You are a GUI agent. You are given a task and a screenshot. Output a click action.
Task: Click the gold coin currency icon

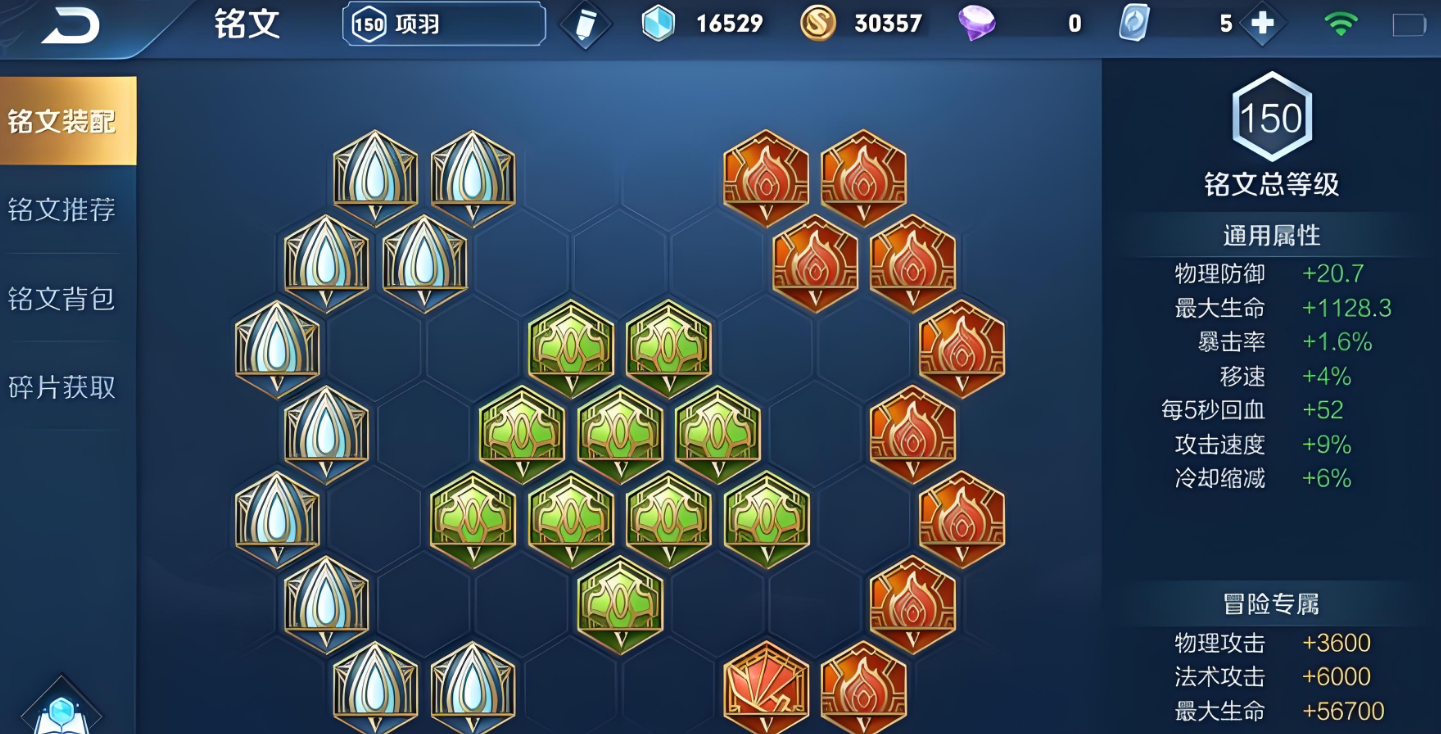pos(818,24)
